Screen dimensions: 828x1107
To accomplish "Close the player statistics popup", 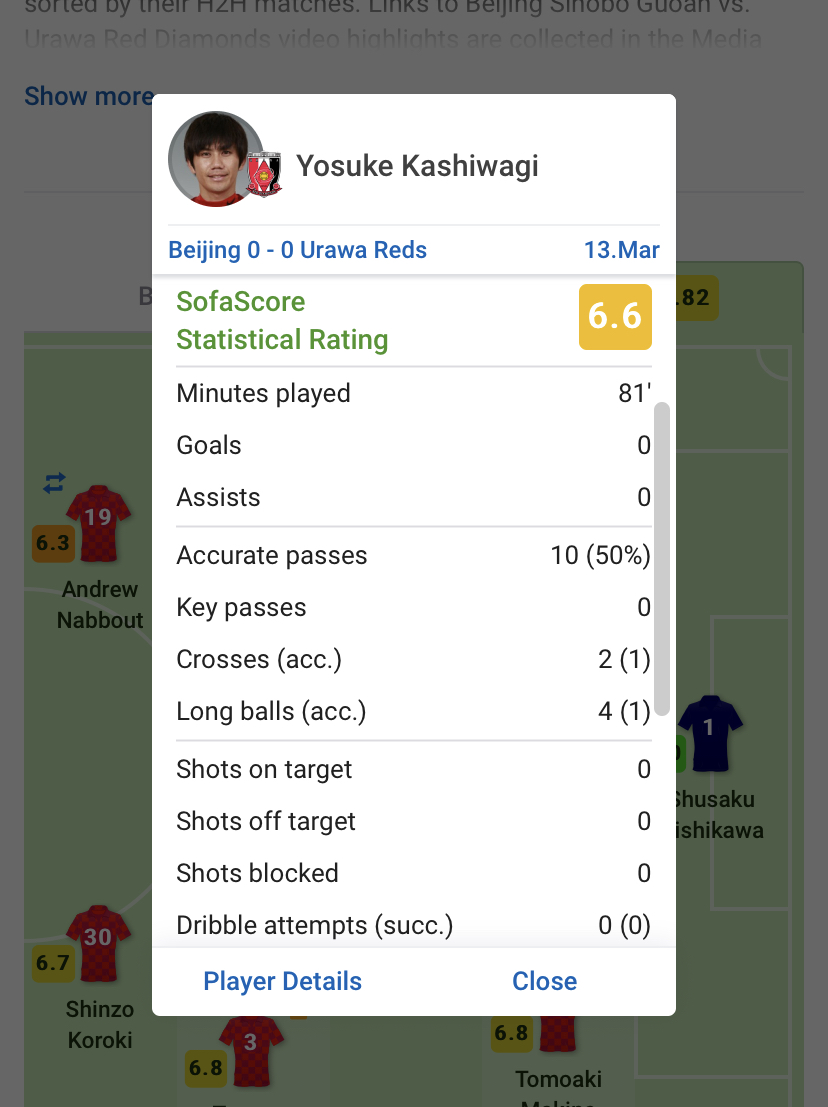I will (544, 981).
